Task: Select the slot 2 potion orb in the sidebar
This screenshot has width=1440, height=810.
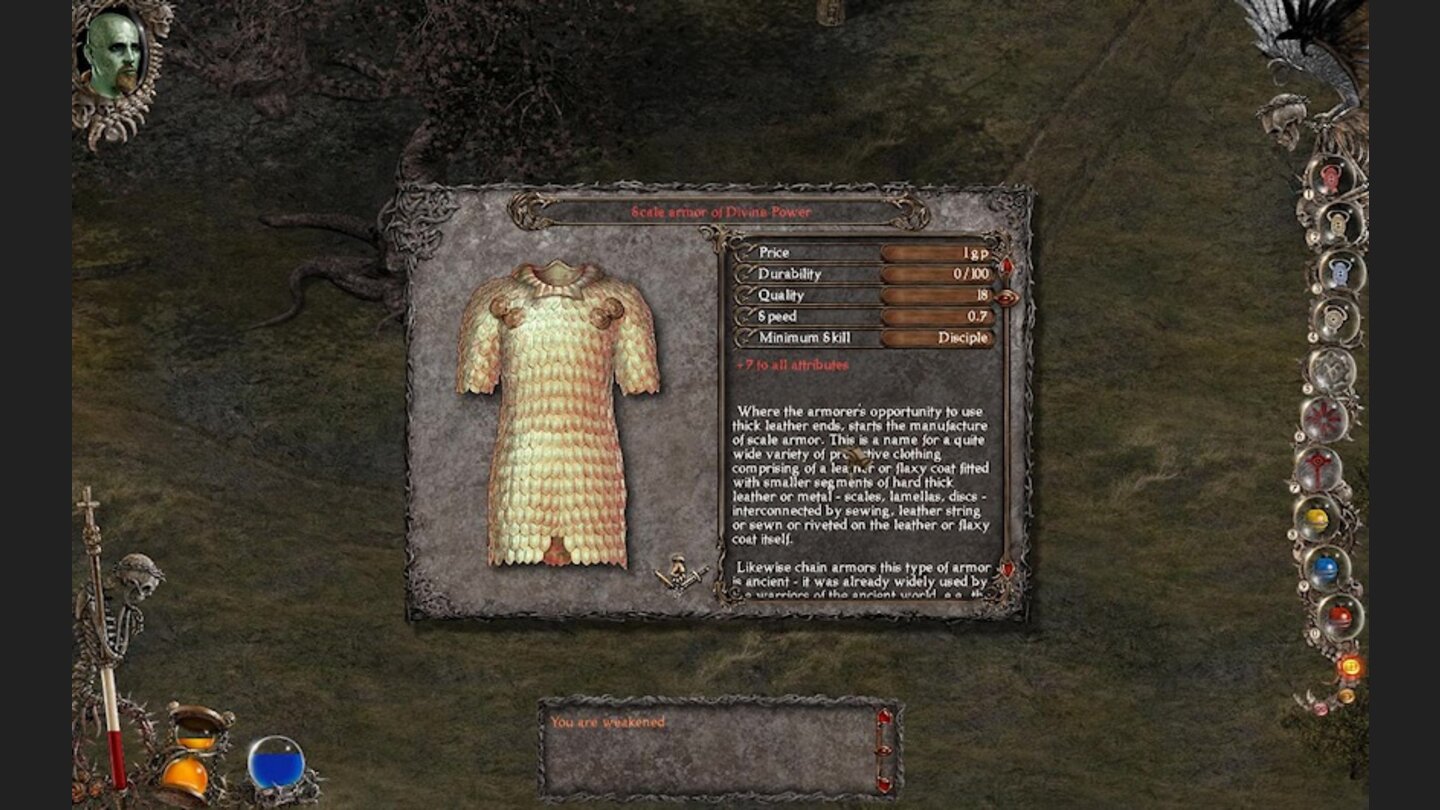Action: 1334,223
